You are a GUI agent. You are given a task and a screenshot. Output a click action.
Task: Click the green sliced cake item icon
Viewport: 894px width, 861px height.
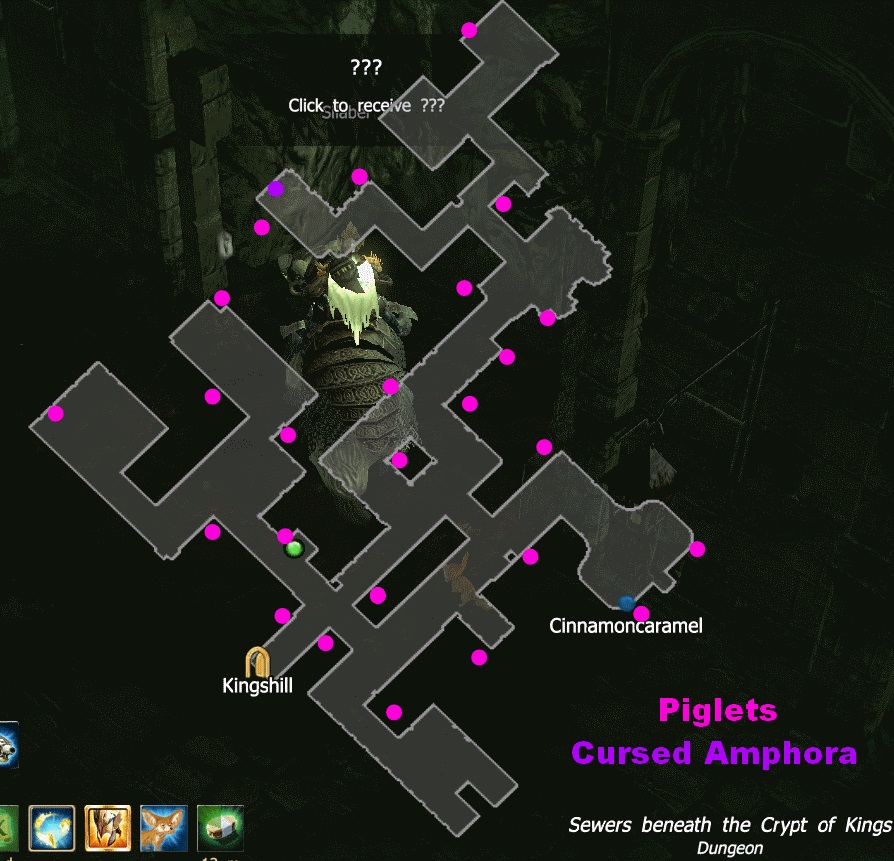click(220, 826)
